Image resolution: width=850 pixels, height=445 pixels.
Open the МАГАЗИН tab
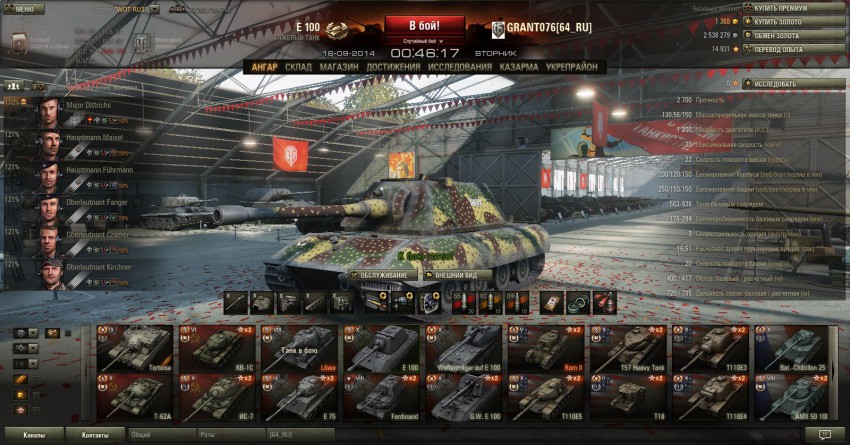click(x=342, y=67)
